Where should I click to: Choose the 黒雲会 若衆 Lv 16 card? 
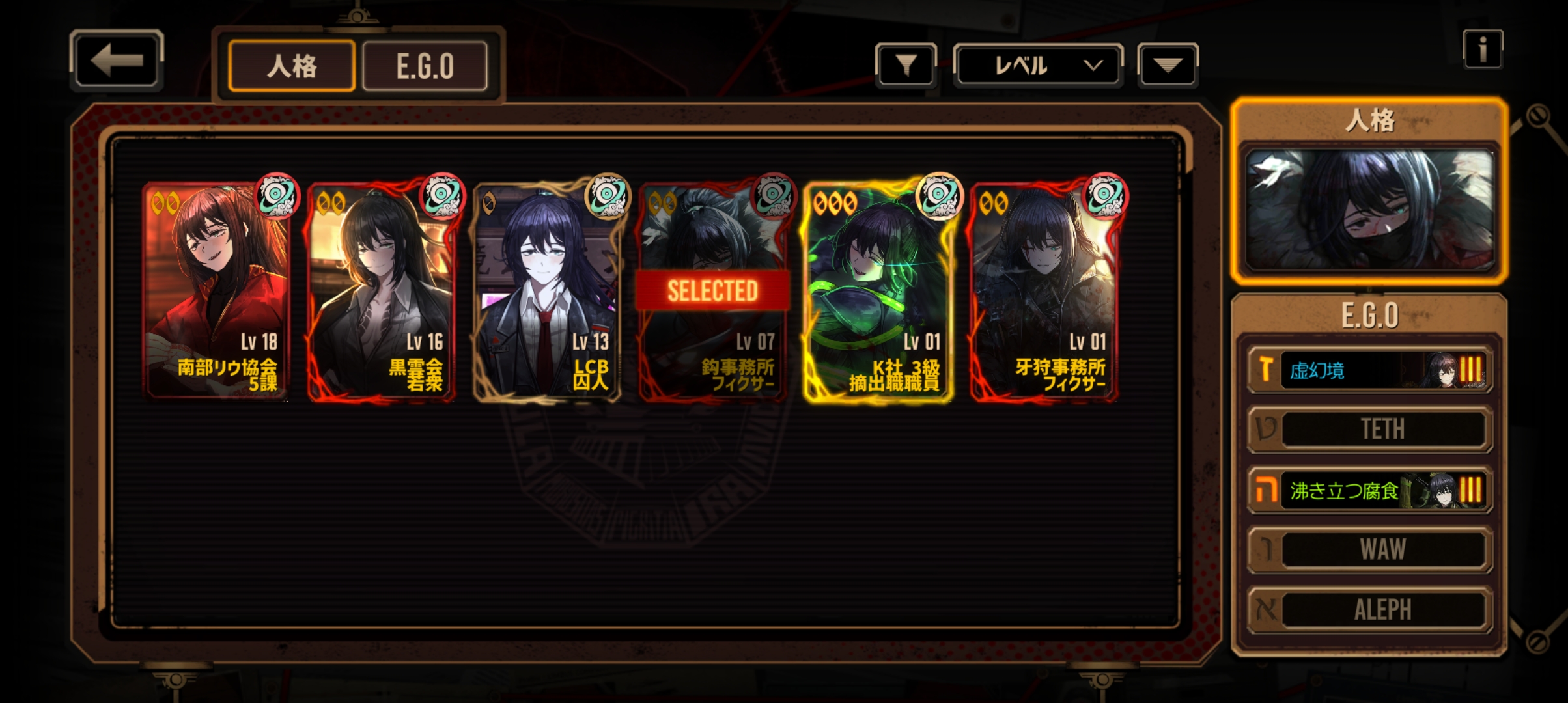(x=382, y=291)
